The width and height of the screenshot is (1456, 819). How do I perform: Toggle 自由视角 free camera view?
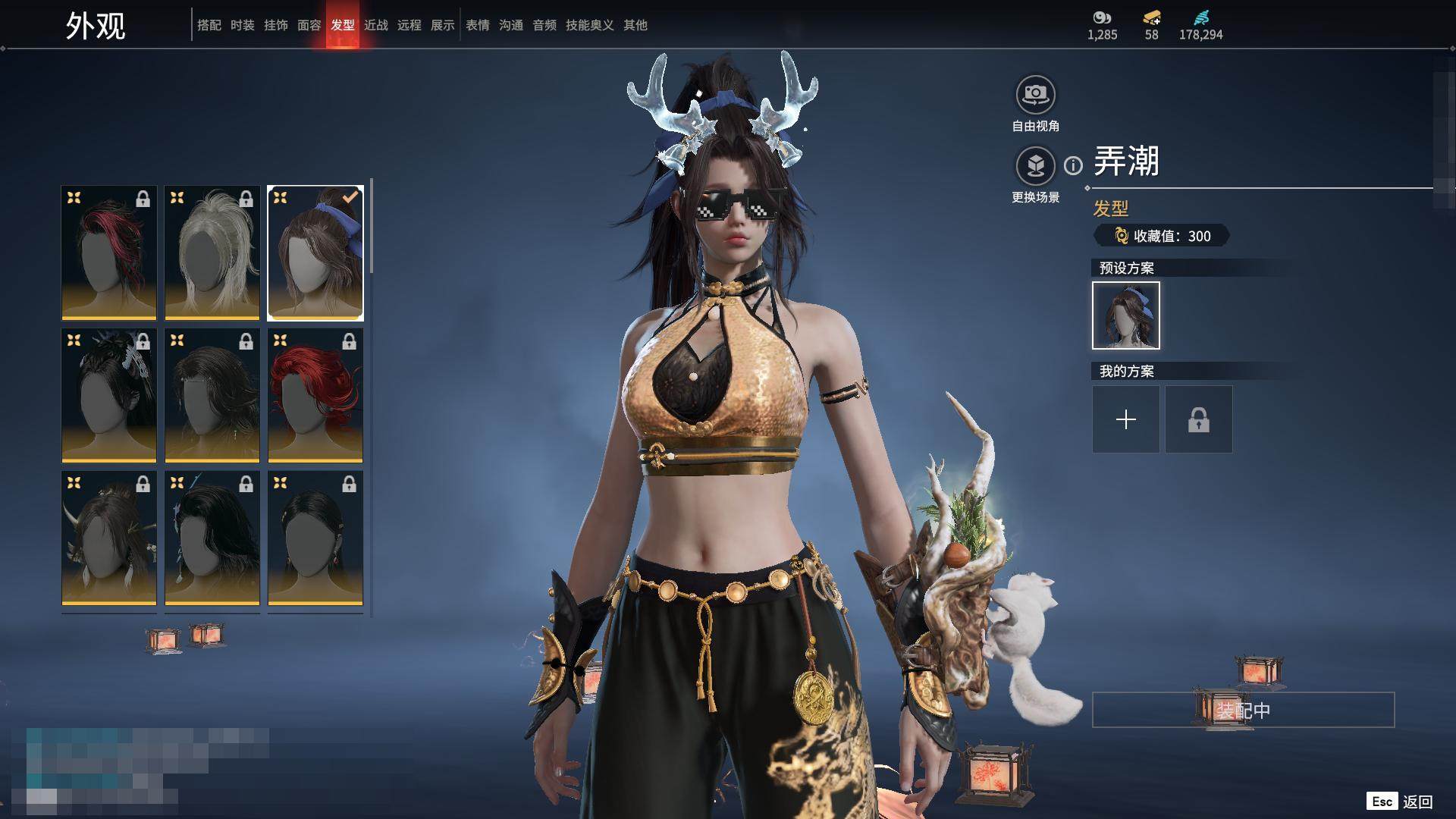pyautogui.click(x=1035, y=96)
